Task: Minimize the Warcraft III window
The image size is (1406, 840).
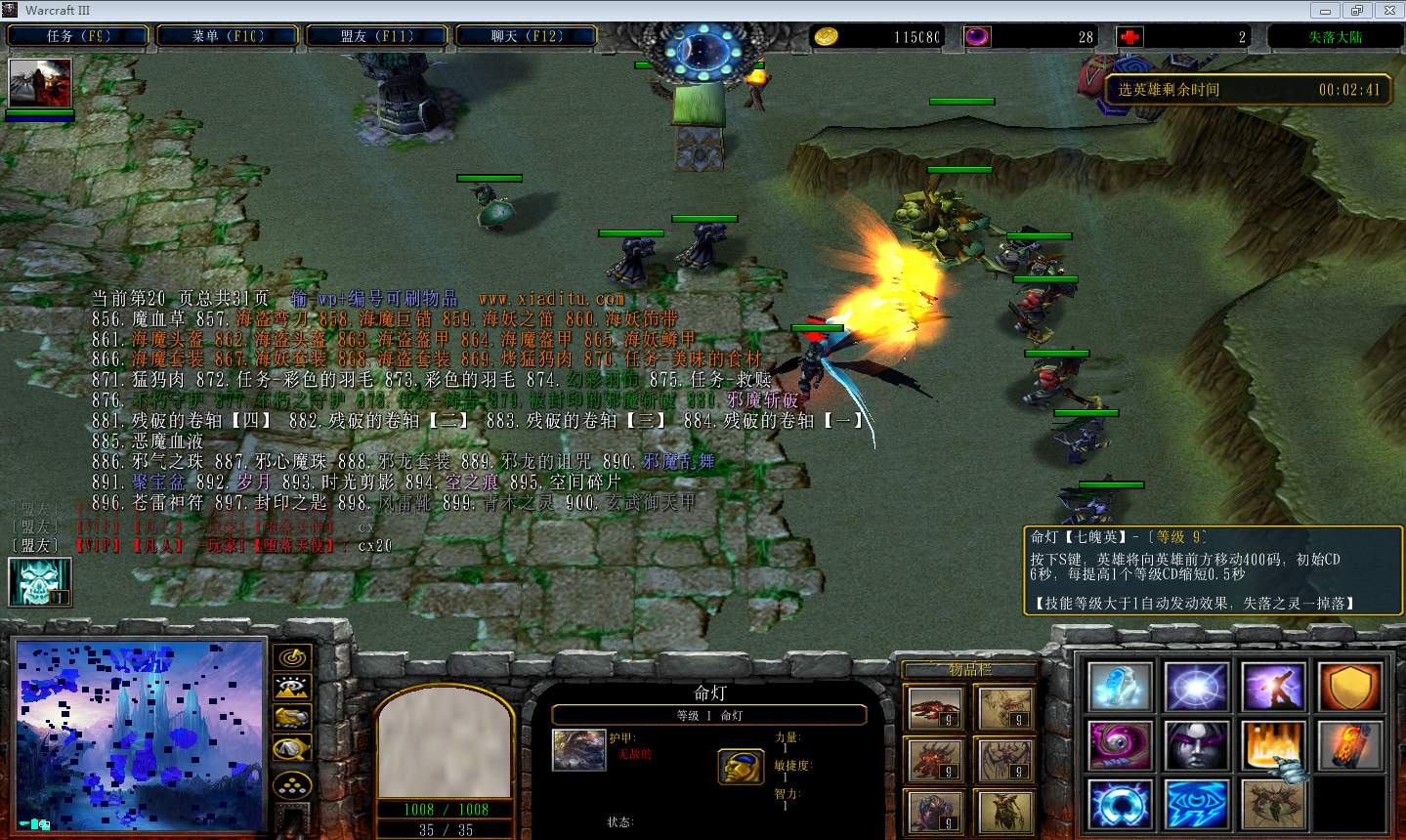Action: click(1326, 11)
